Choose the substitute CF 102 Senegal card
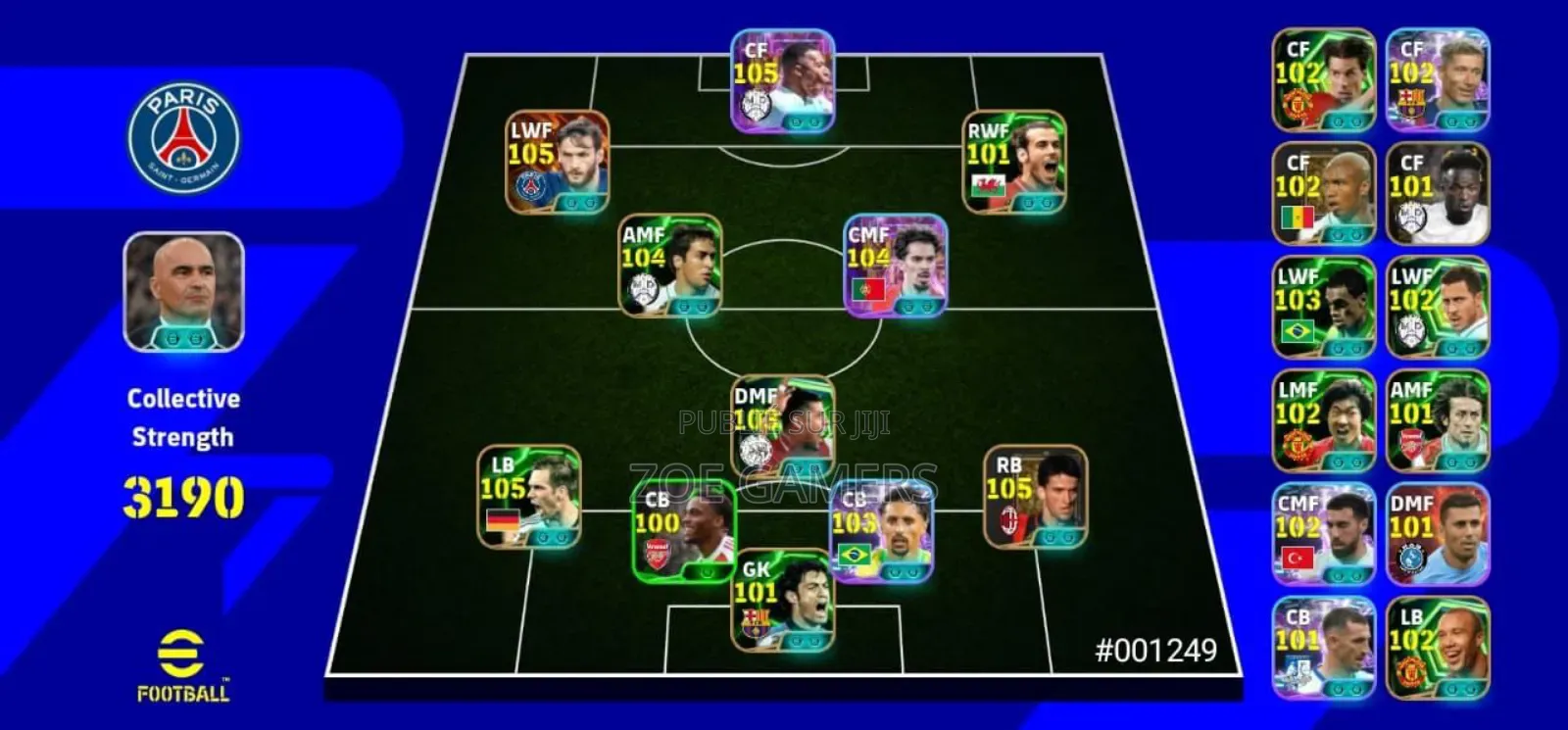This screenshot has width=1568, height=730. (x=1324, y=193)
